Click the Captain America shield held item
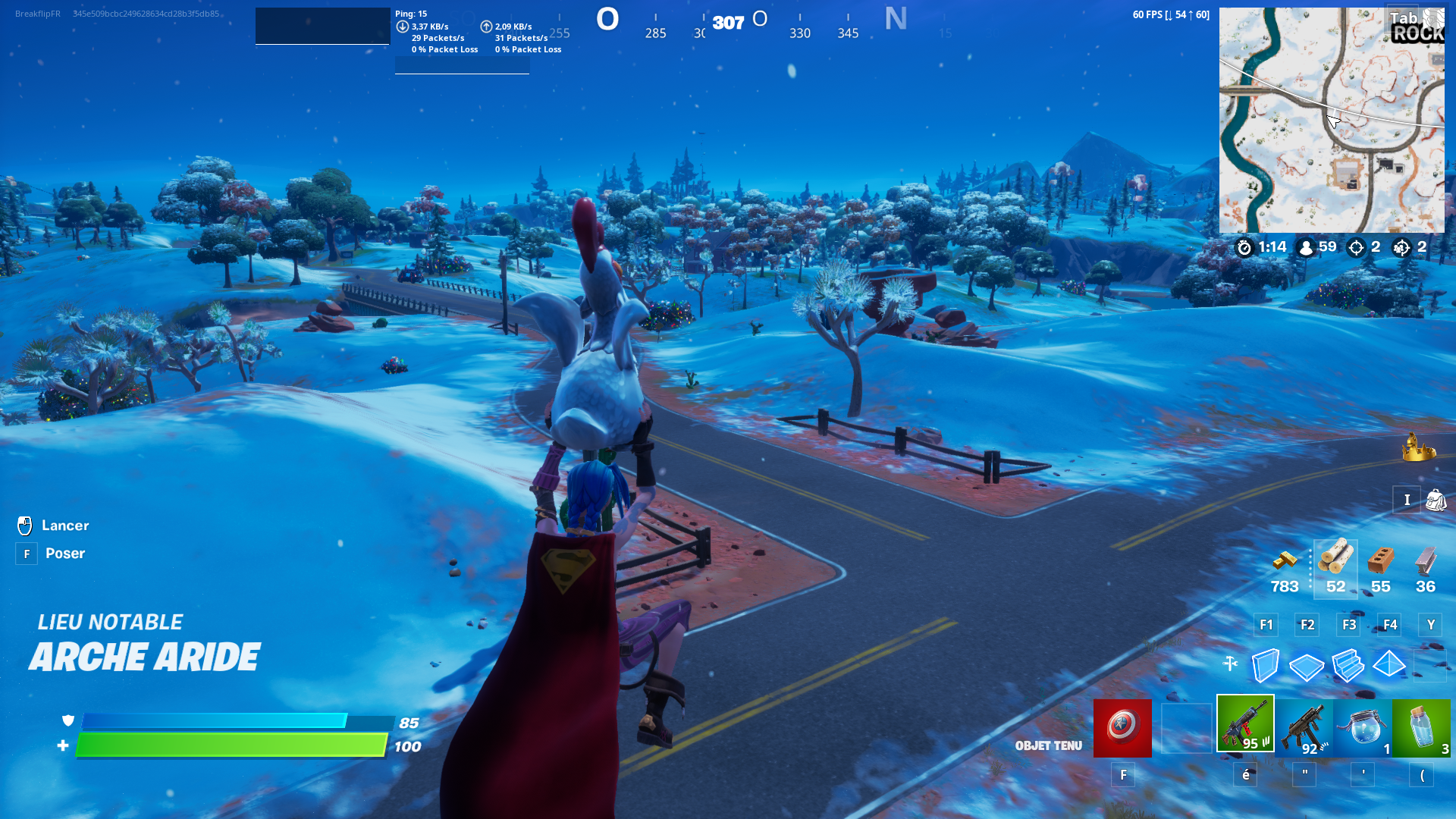The height and width of the screenshot is (819, 1456). tap(1122, 728)
